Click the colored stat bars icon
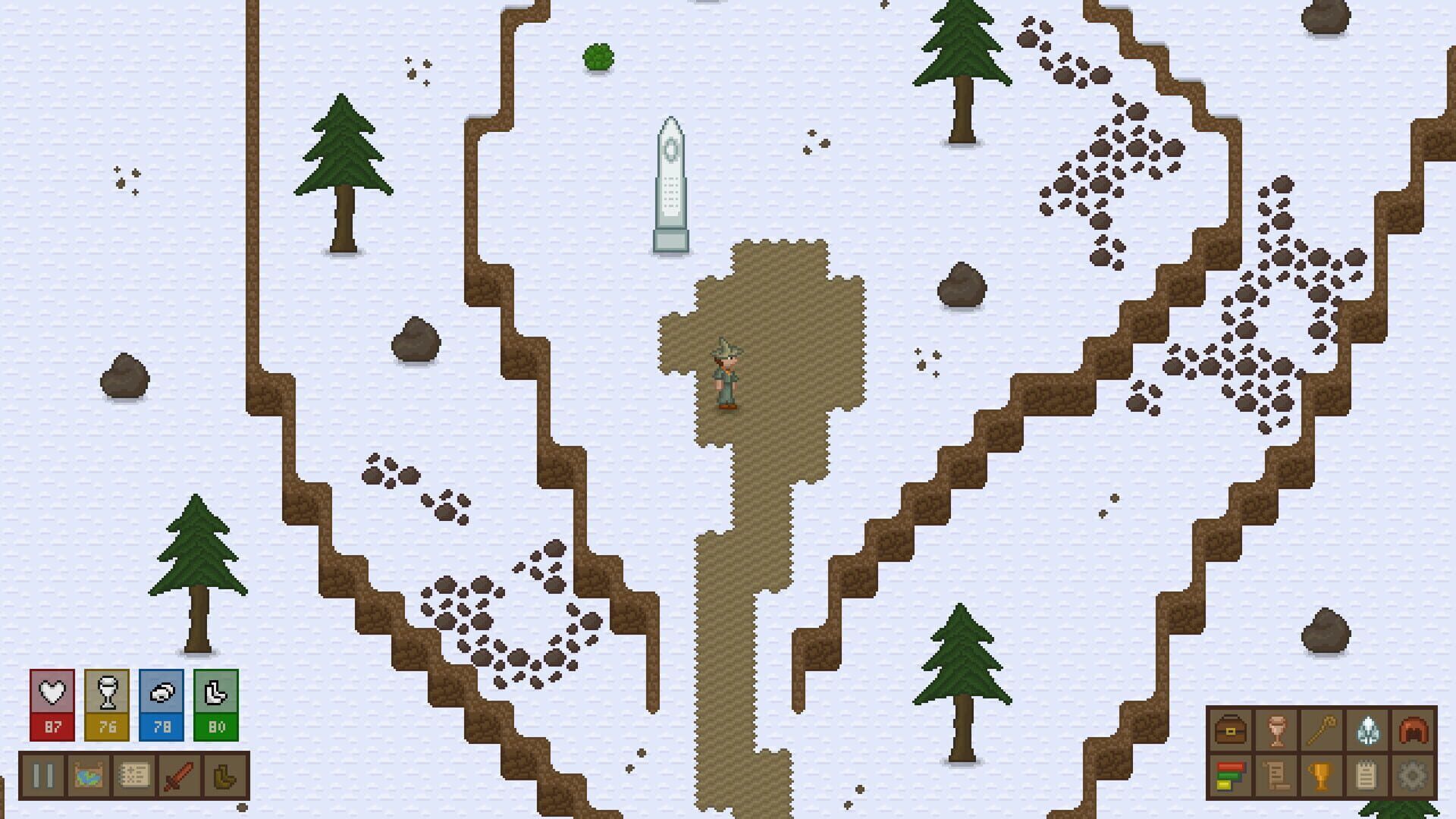Viewport: 1456px width, 819px height. tap(1230, 776)
